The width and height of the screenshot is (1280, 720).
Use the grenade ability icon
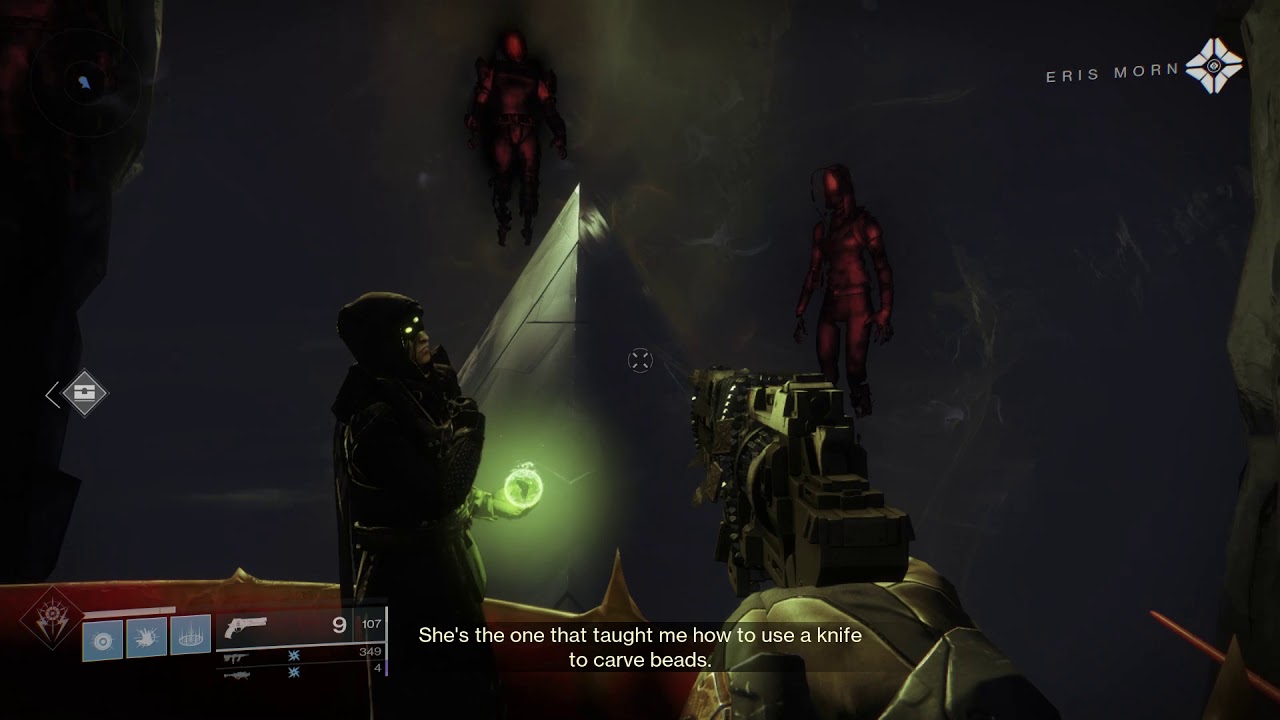[101, 638]
